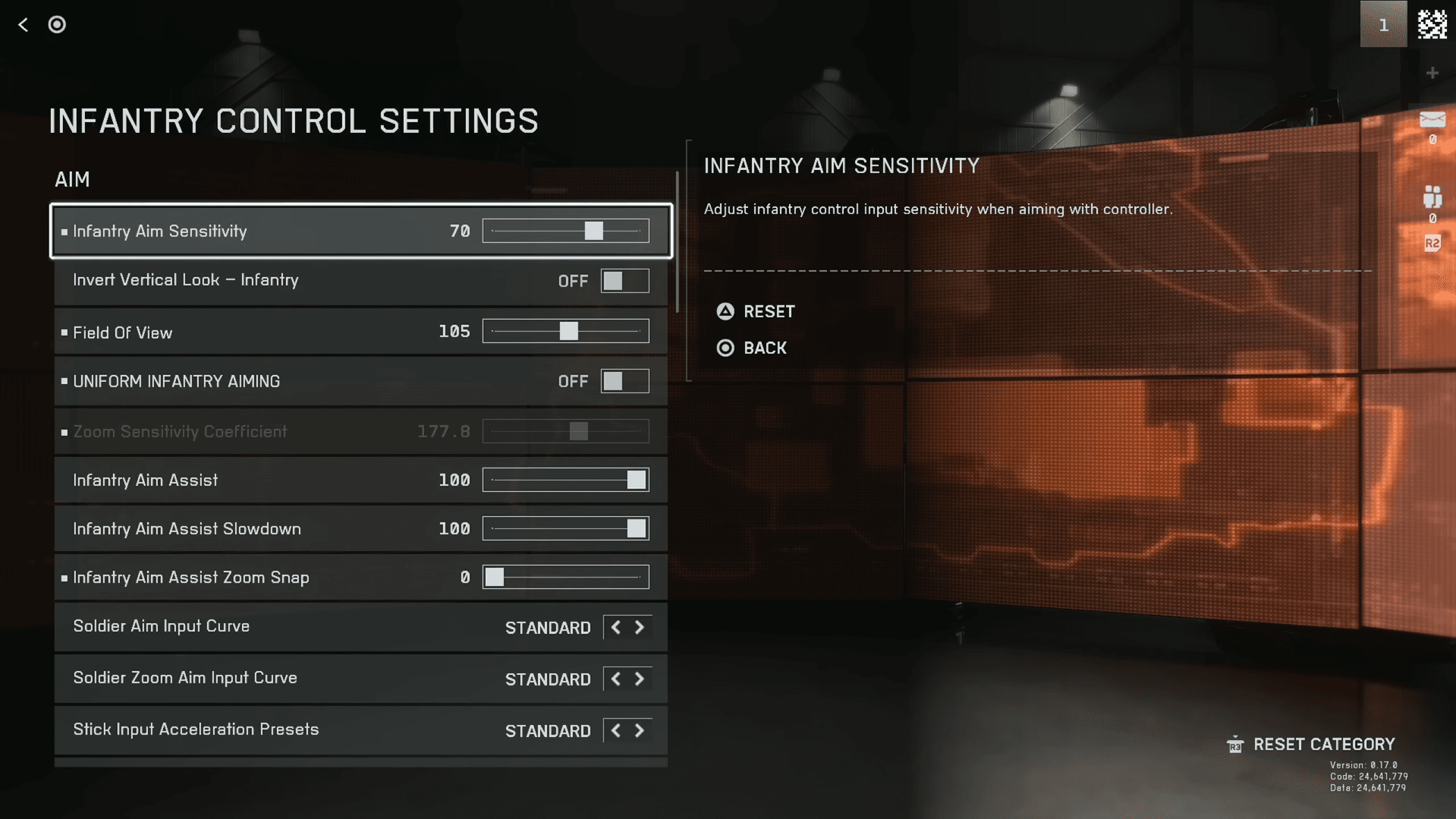This screenshot has width=1456, height=819.
Task: Select next option for Soldier Aim Input Curve
Action: 640,628
